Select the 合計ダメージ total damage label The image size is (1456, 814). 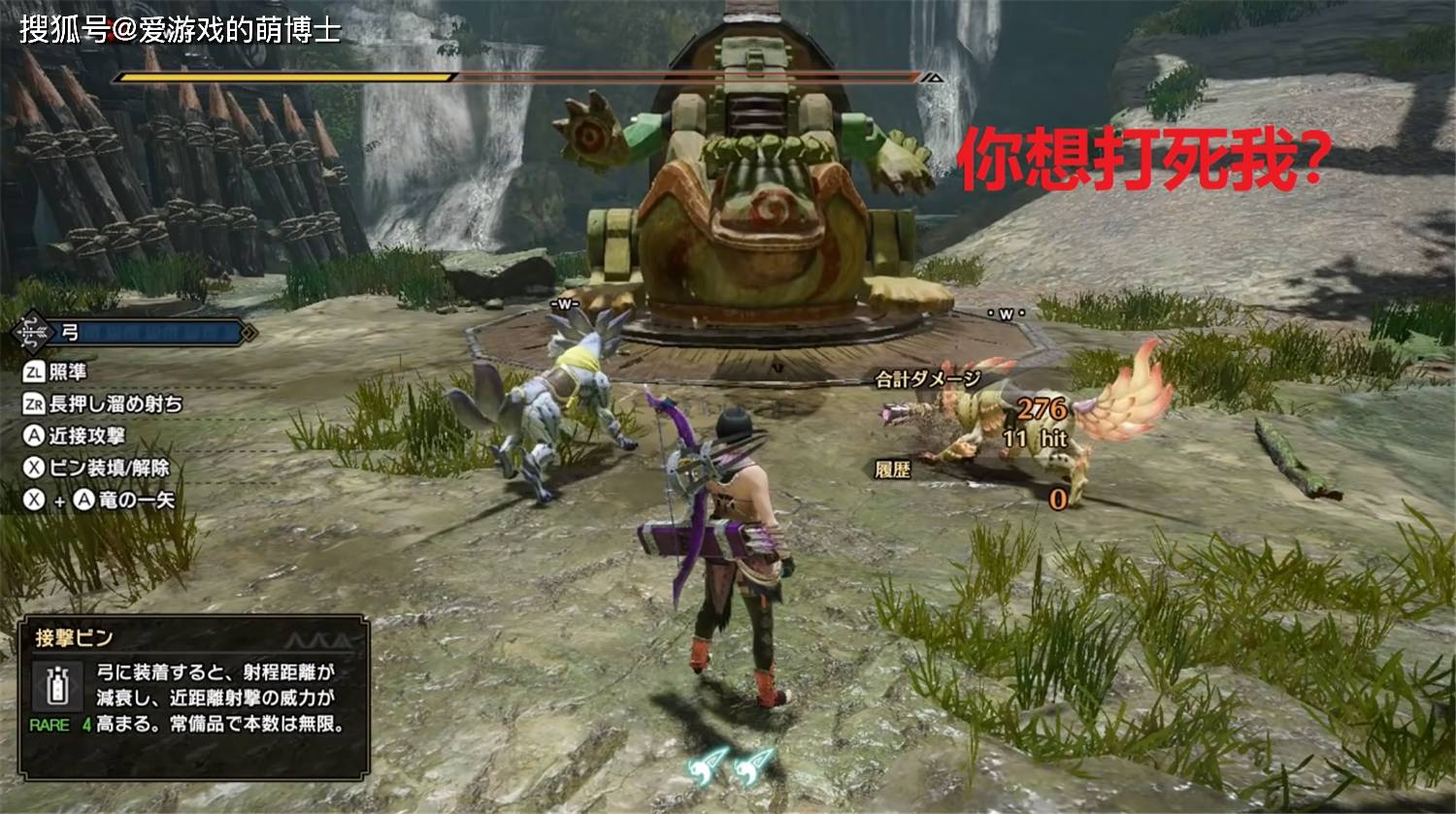pos(927,379)
